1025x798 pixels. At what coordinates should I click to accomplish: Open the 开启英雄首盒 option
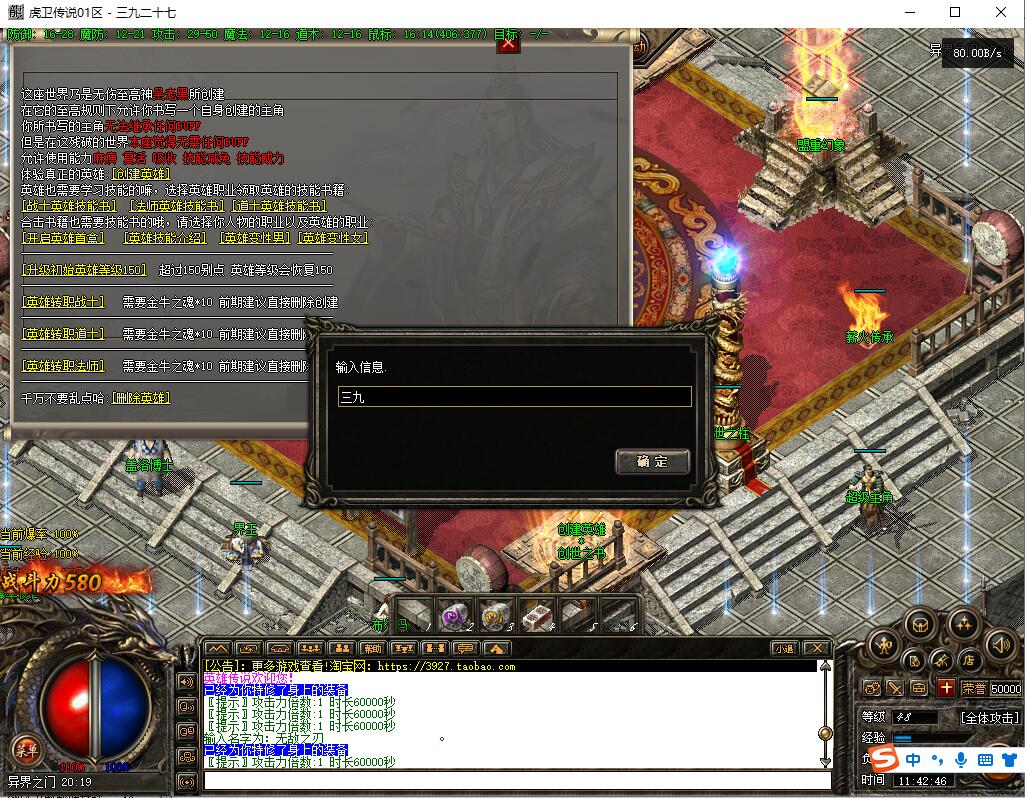point(63,238)
